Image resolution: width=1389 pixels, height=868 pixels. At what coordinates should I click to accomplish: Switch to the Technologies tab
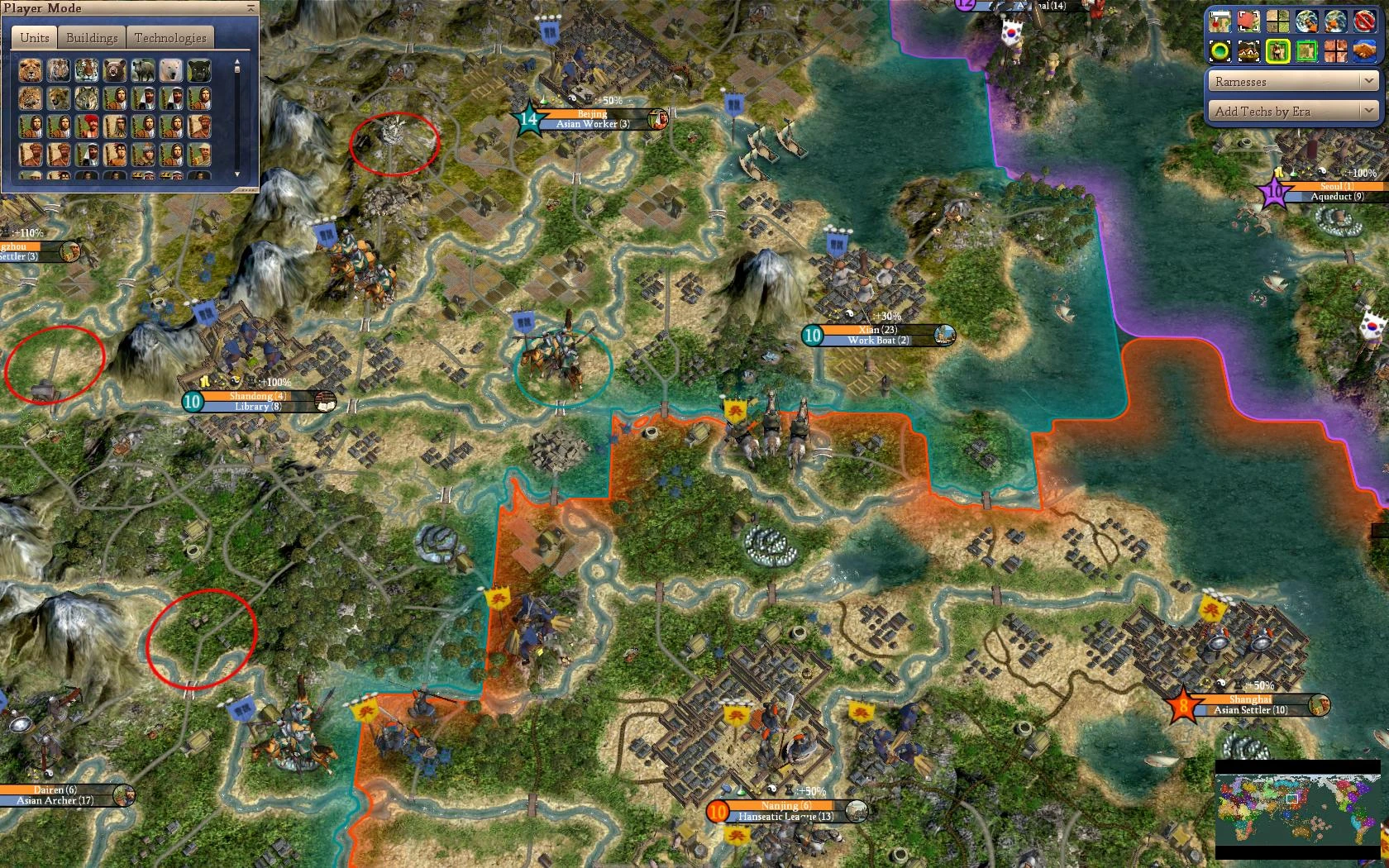pyautogui.click(x=170, y=36)
